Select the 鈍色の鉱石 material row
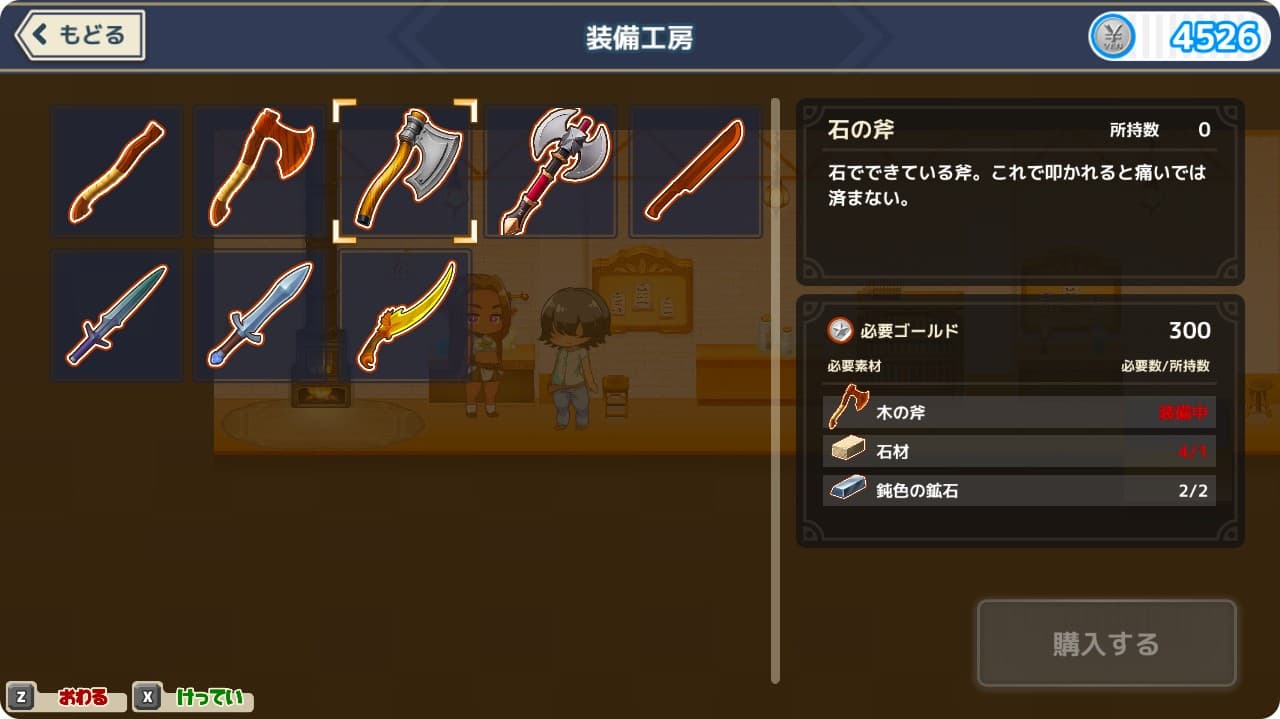 pos(1019,490)
